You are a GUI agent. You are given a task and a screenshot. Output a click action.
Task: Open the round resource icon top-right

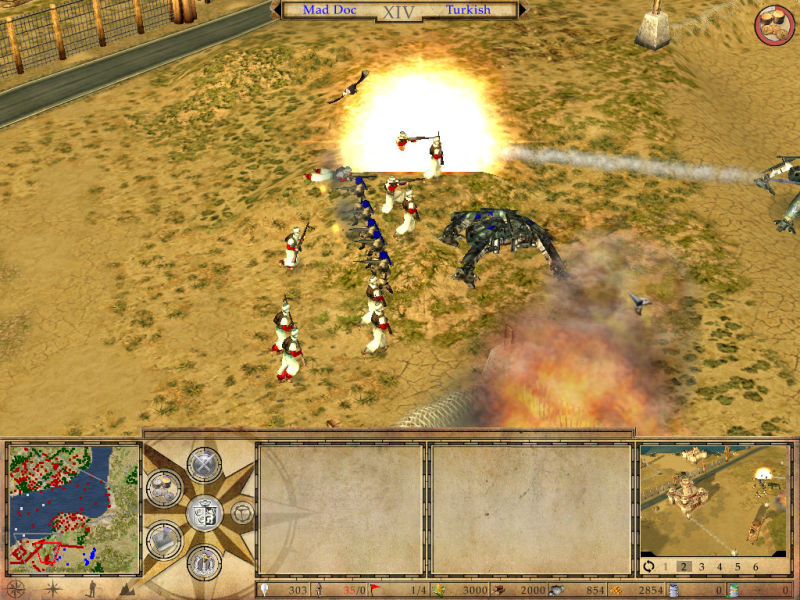pyautogui.click(x=773, y=25)
